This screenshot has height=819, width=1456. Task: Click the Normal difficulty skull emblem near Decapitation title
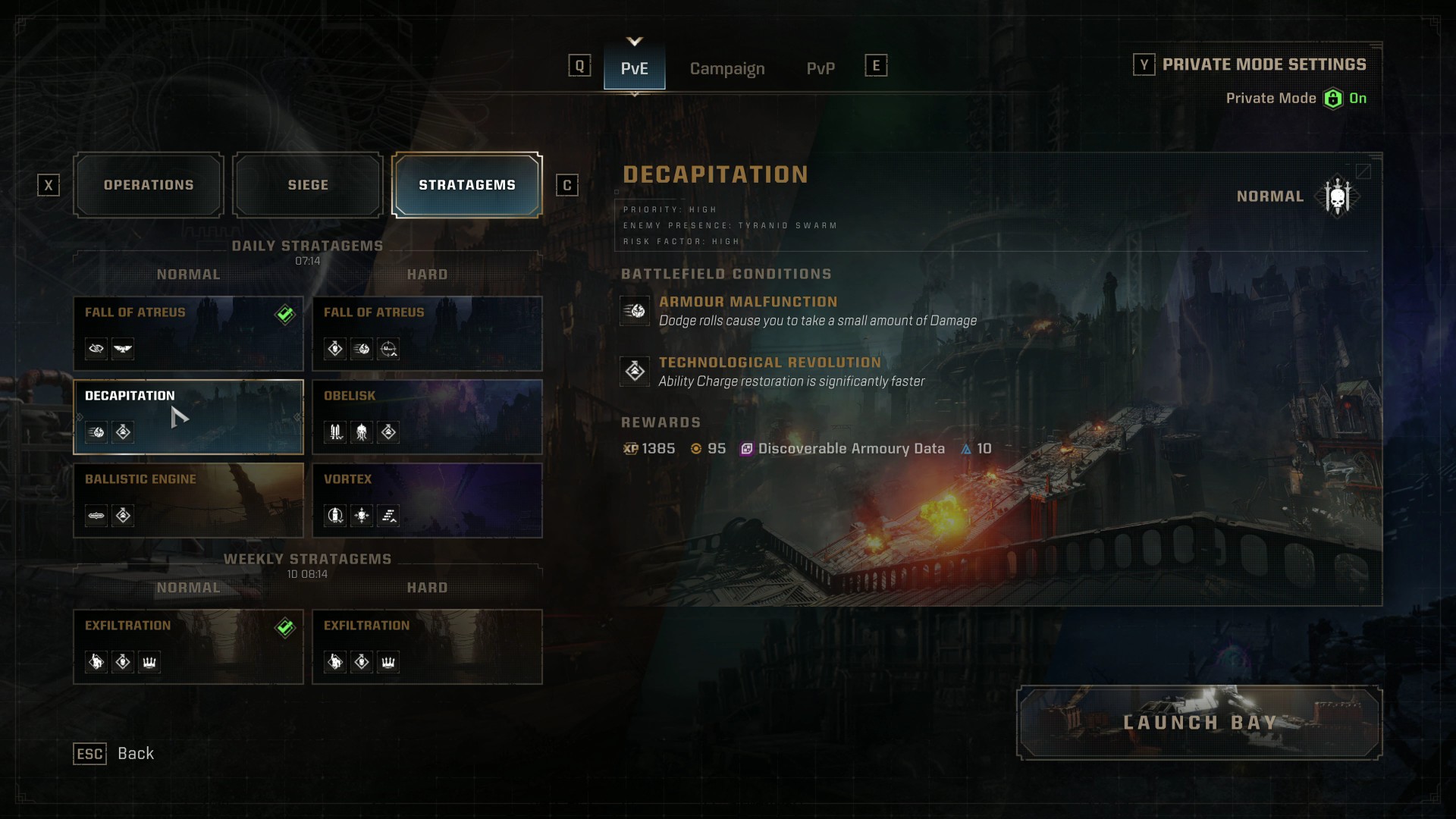[1337, 195]
